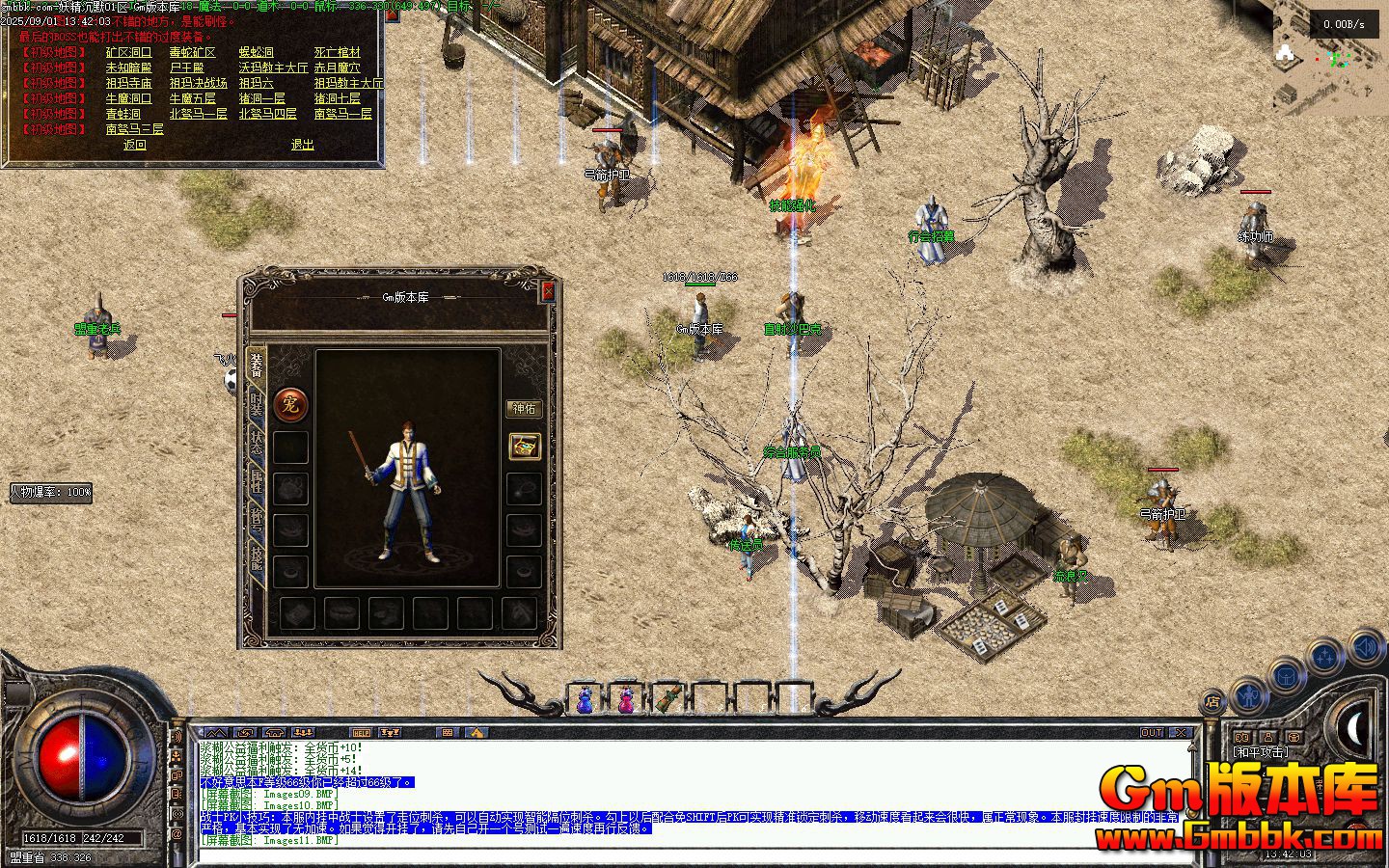The image size is (1389, 868).
Task: Exit the map menu via 退出
Action: click(x=302, y=145)
